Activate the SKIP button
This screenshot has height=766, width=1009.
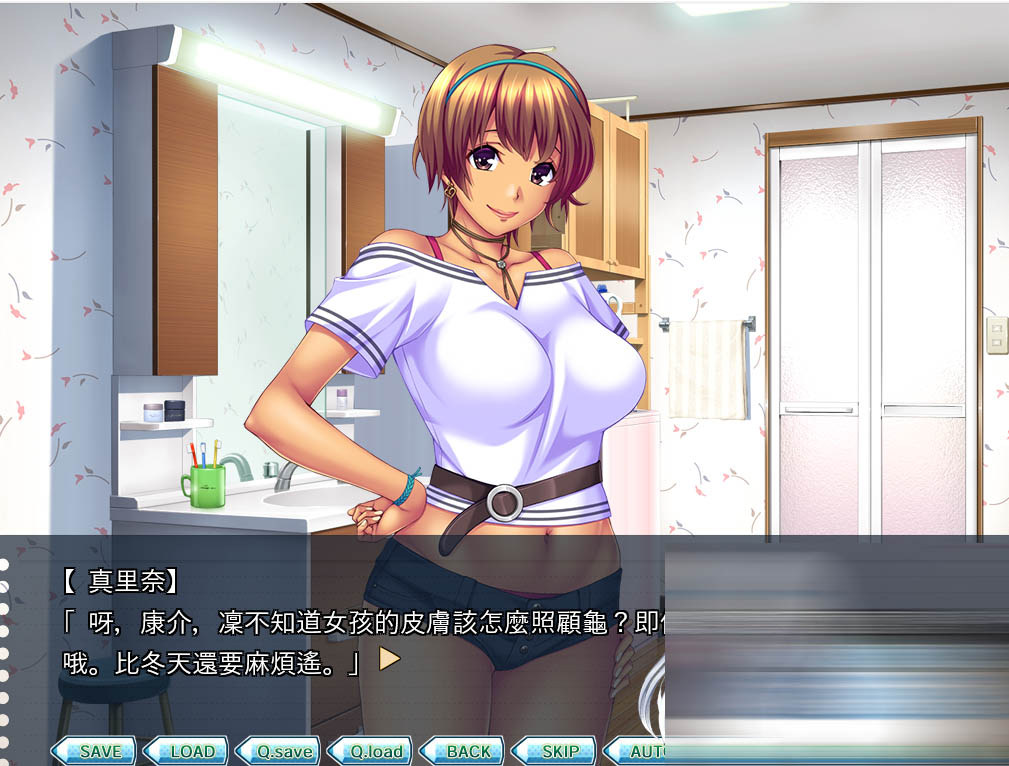(x=555, y=751)
